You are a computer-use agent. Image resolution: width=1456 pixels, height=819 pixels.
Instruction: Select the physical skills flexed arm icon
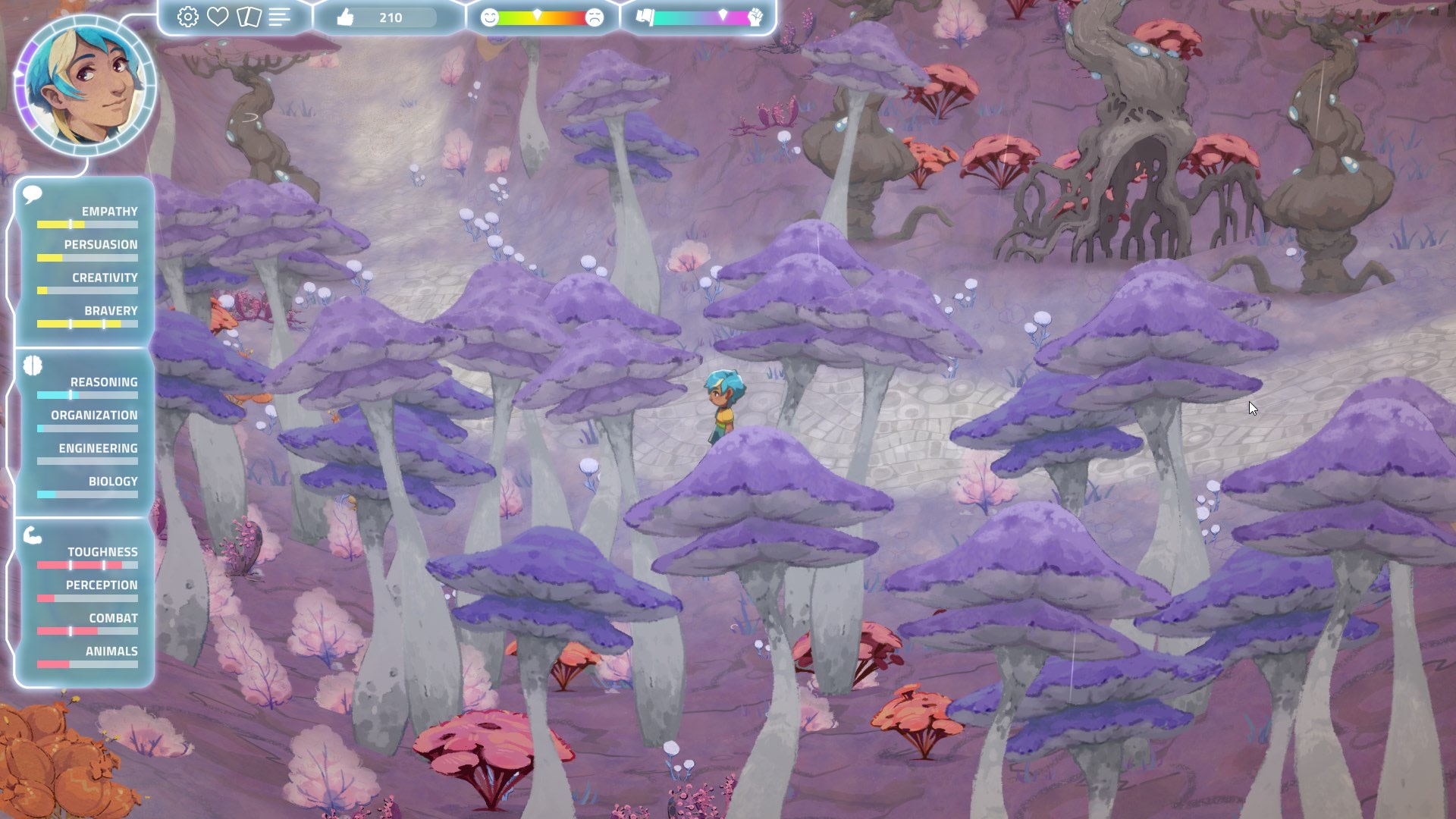click(33, 535)
